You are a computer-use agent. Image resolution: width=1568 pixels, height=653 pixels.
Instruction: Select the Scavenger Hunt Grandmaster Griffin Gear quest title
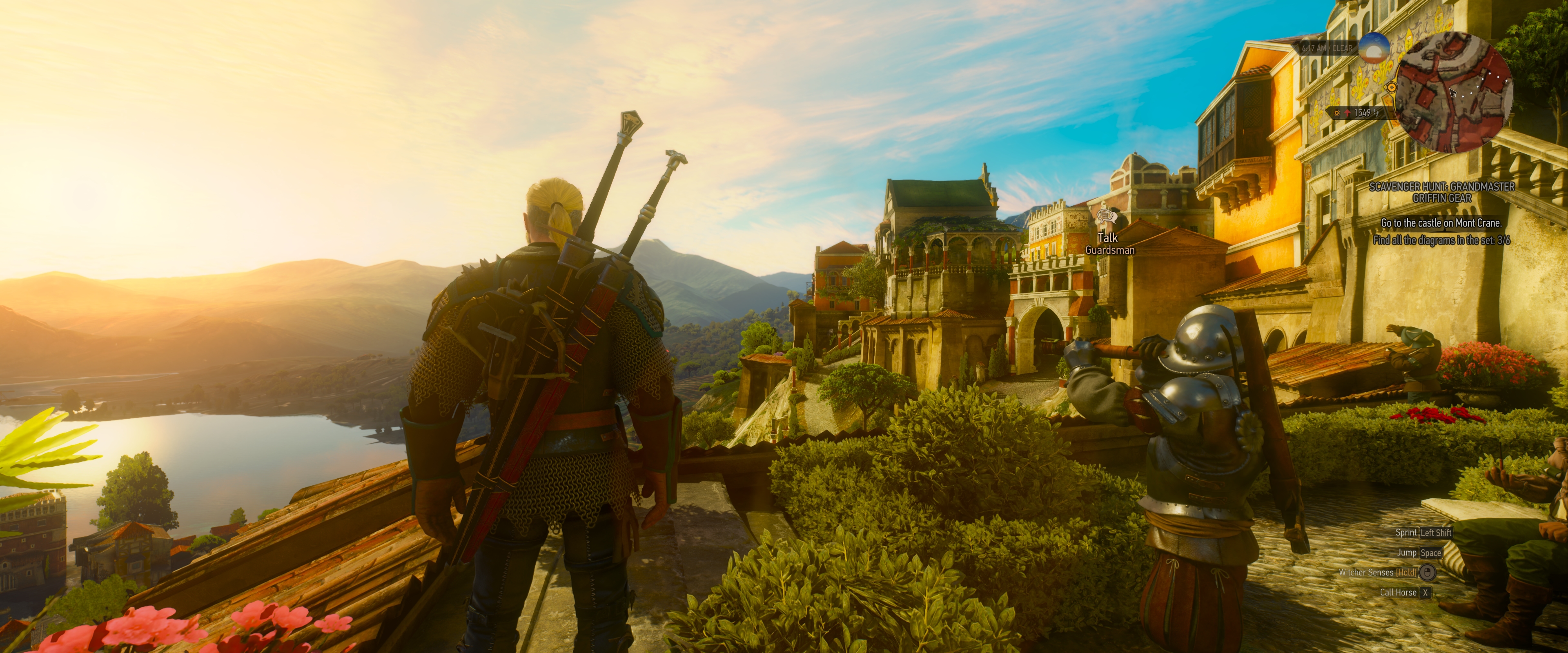click(1441, 192)
